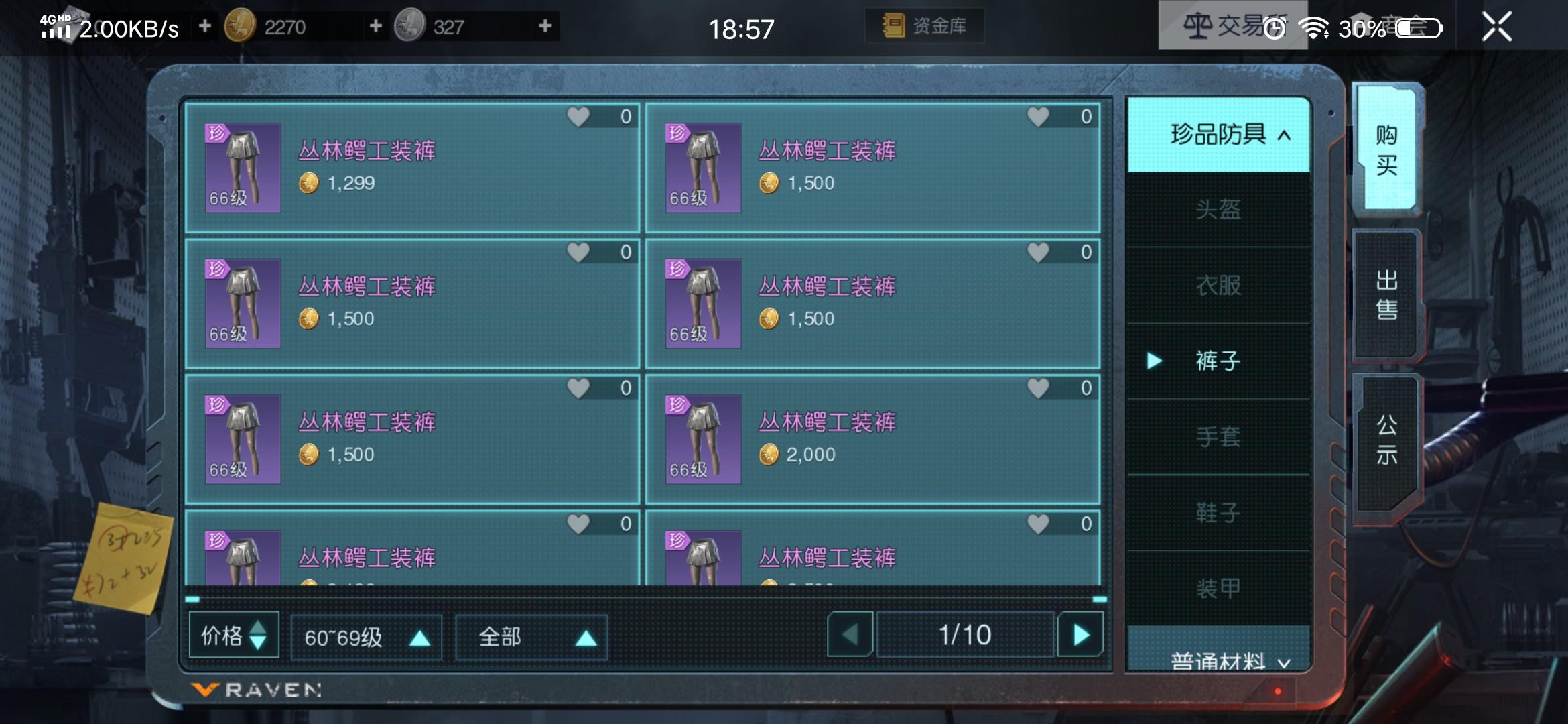The width and height of the screenshot is (1568, 724).
Task: Click the coin icon next to the 2,000 price
Action: tap(769, 455)
